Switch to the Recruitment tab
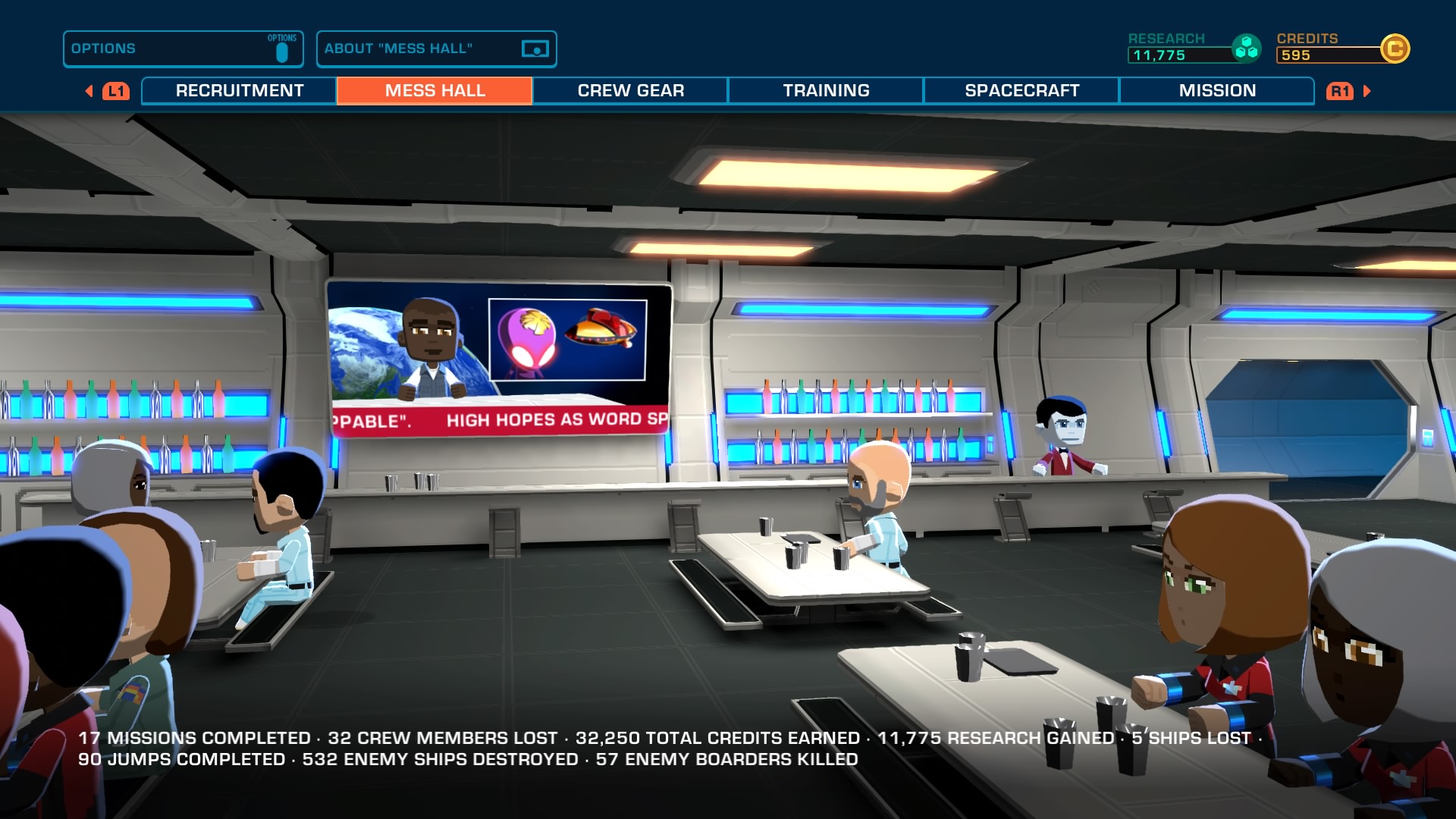The image size is (1456, 819). coord(239,91)
